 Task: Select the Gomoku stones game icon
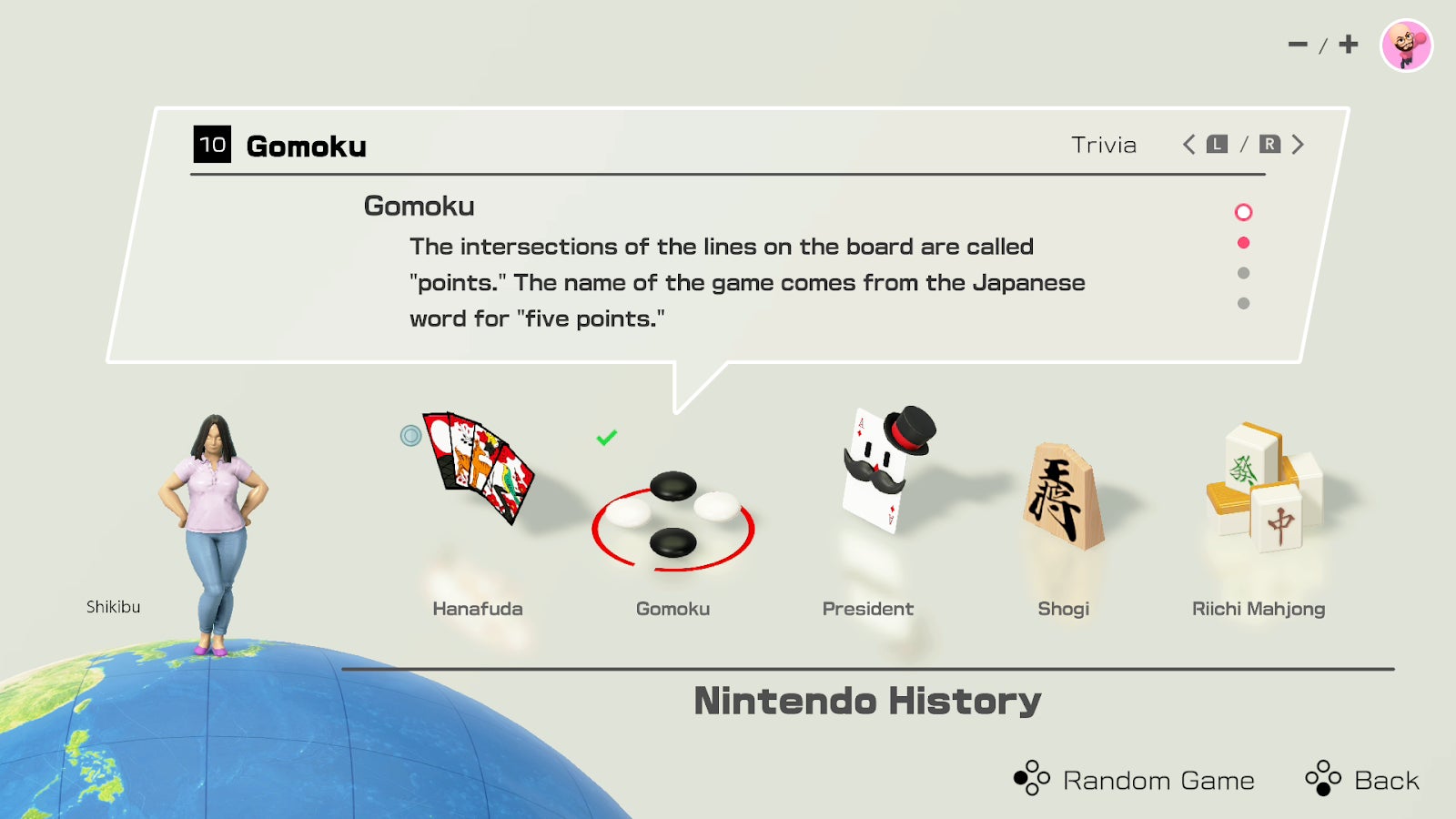tap(673, 514)
